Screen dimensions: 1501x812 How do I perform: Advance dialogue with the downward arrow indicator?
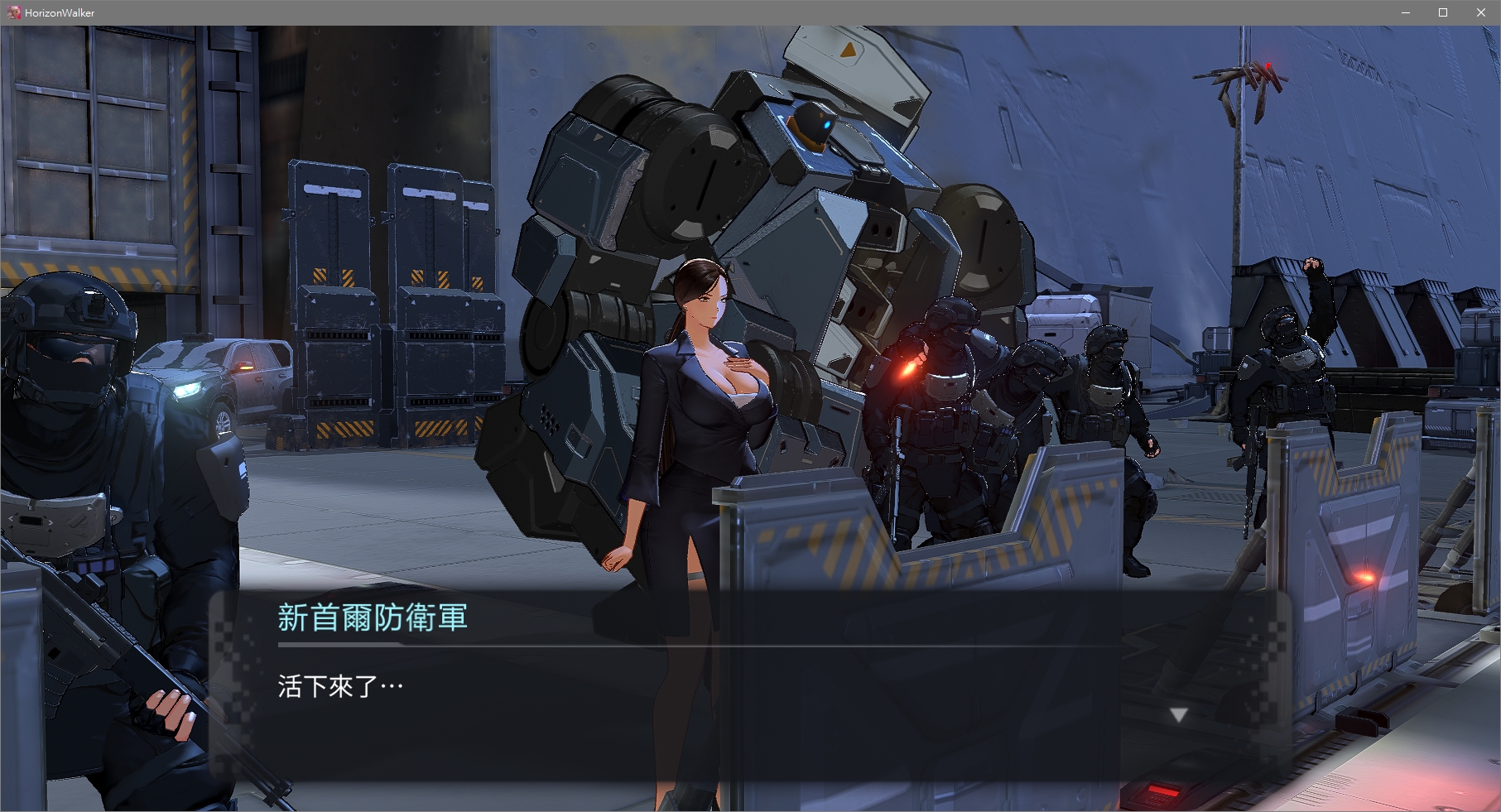click(1178, 714)
